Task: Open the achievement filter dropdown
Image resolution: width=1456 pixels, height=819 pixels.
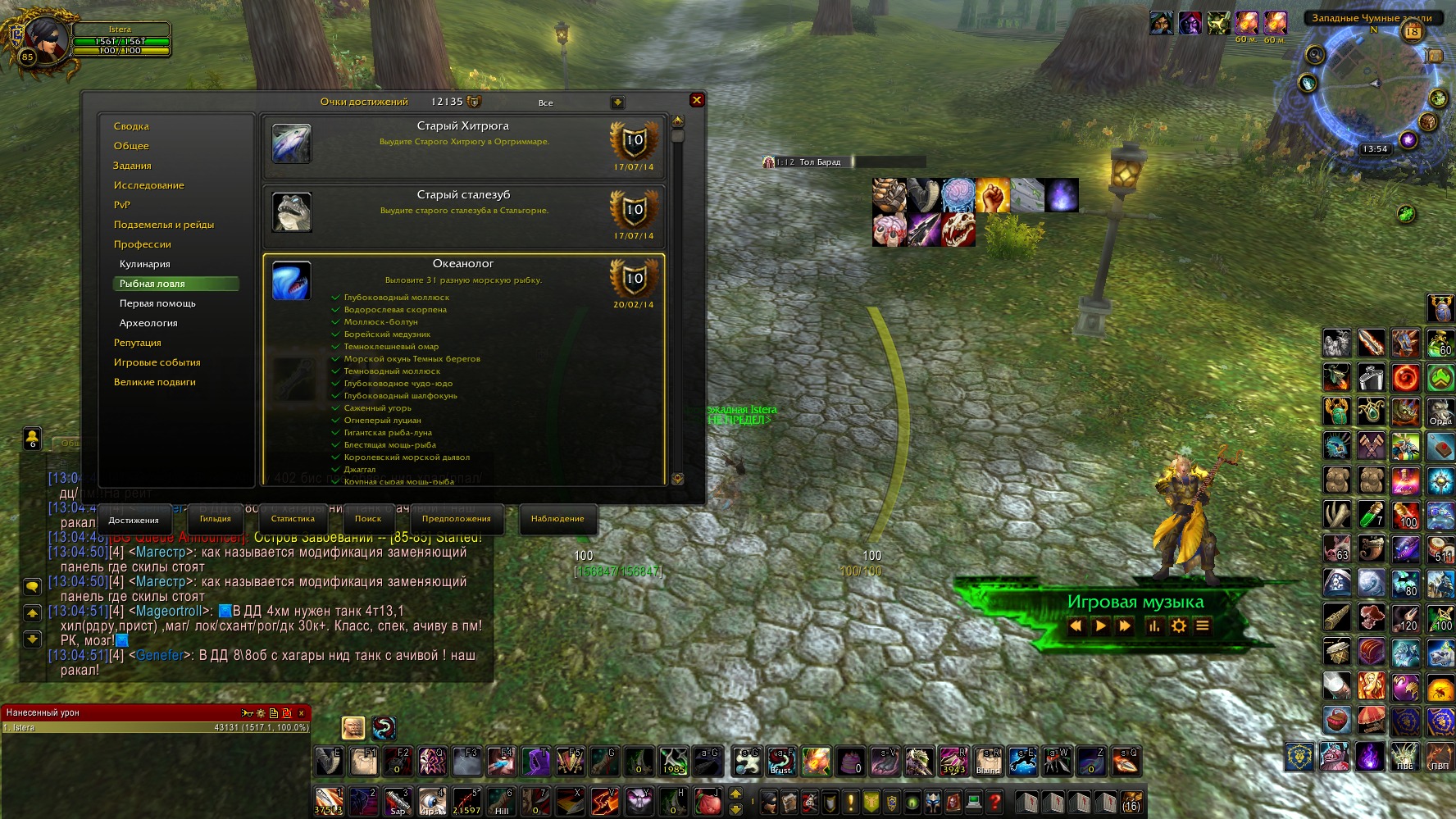Action: [x=617, y=102]
